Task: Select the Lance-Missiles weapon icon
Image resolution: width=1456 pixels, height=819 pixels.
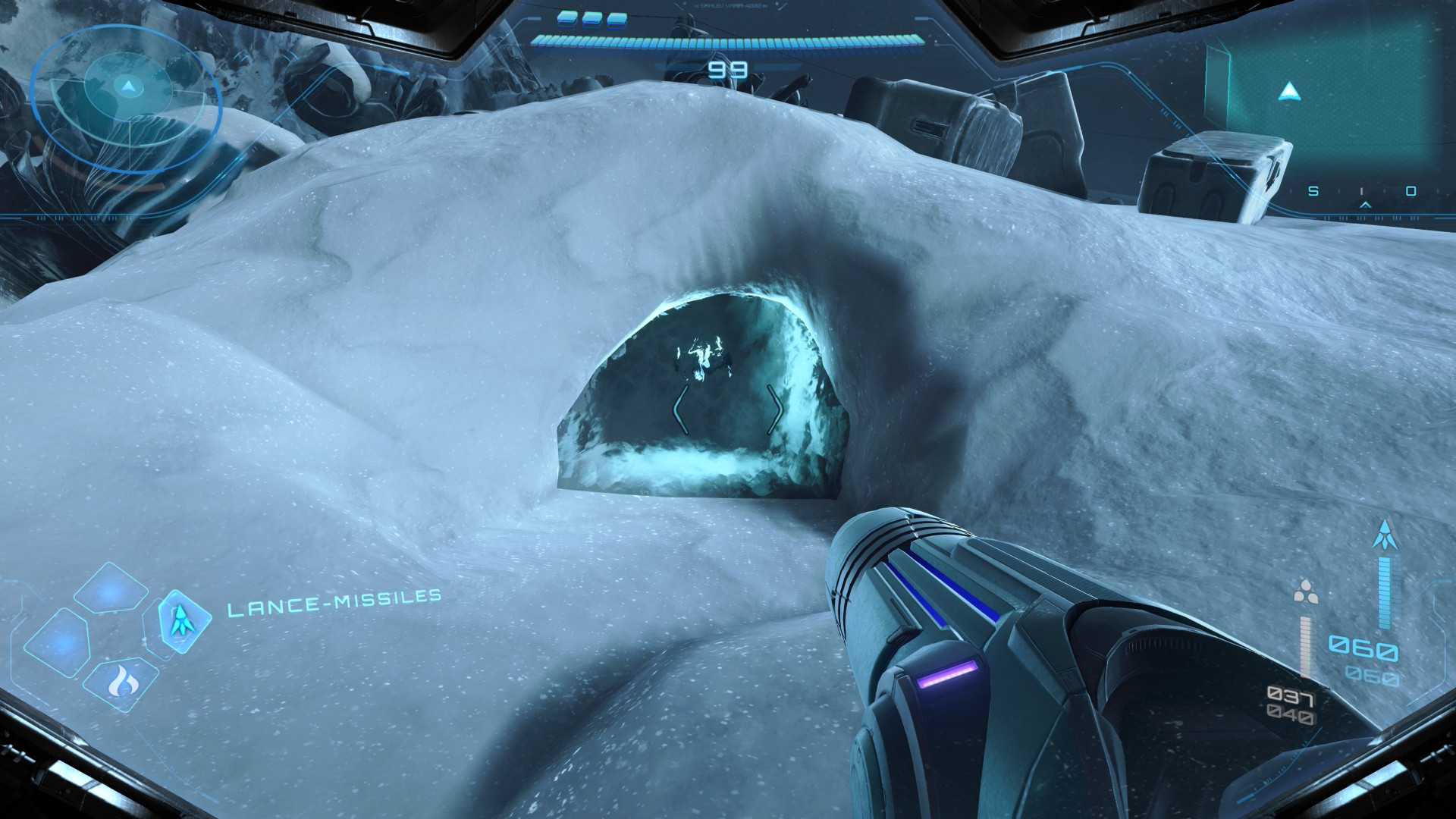Action: [x=182, y=621]
